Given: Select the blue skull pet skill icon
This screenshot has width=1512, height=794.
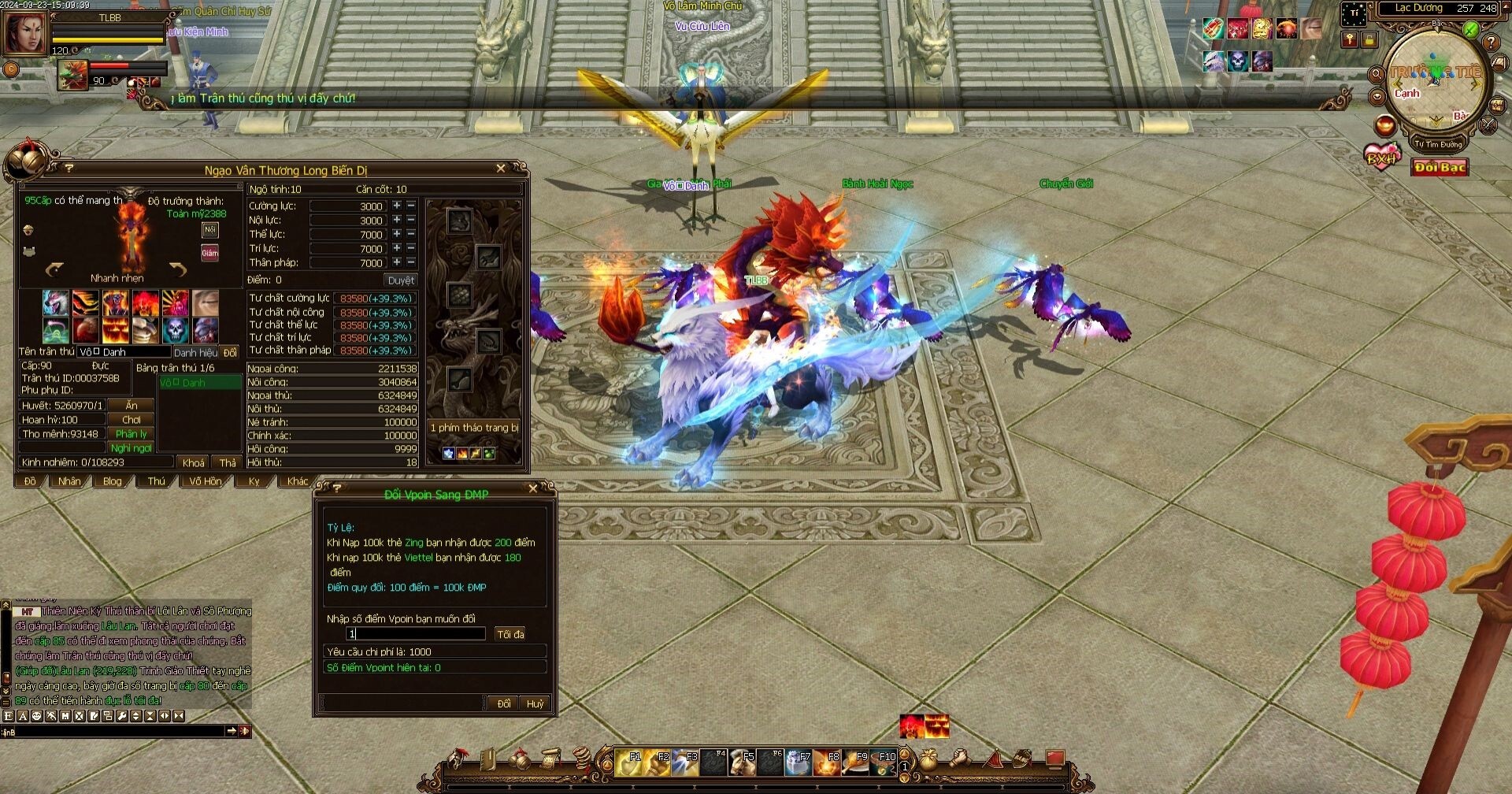Looking at the screenshot, I should pyautogui.click(x=176, y=329).
